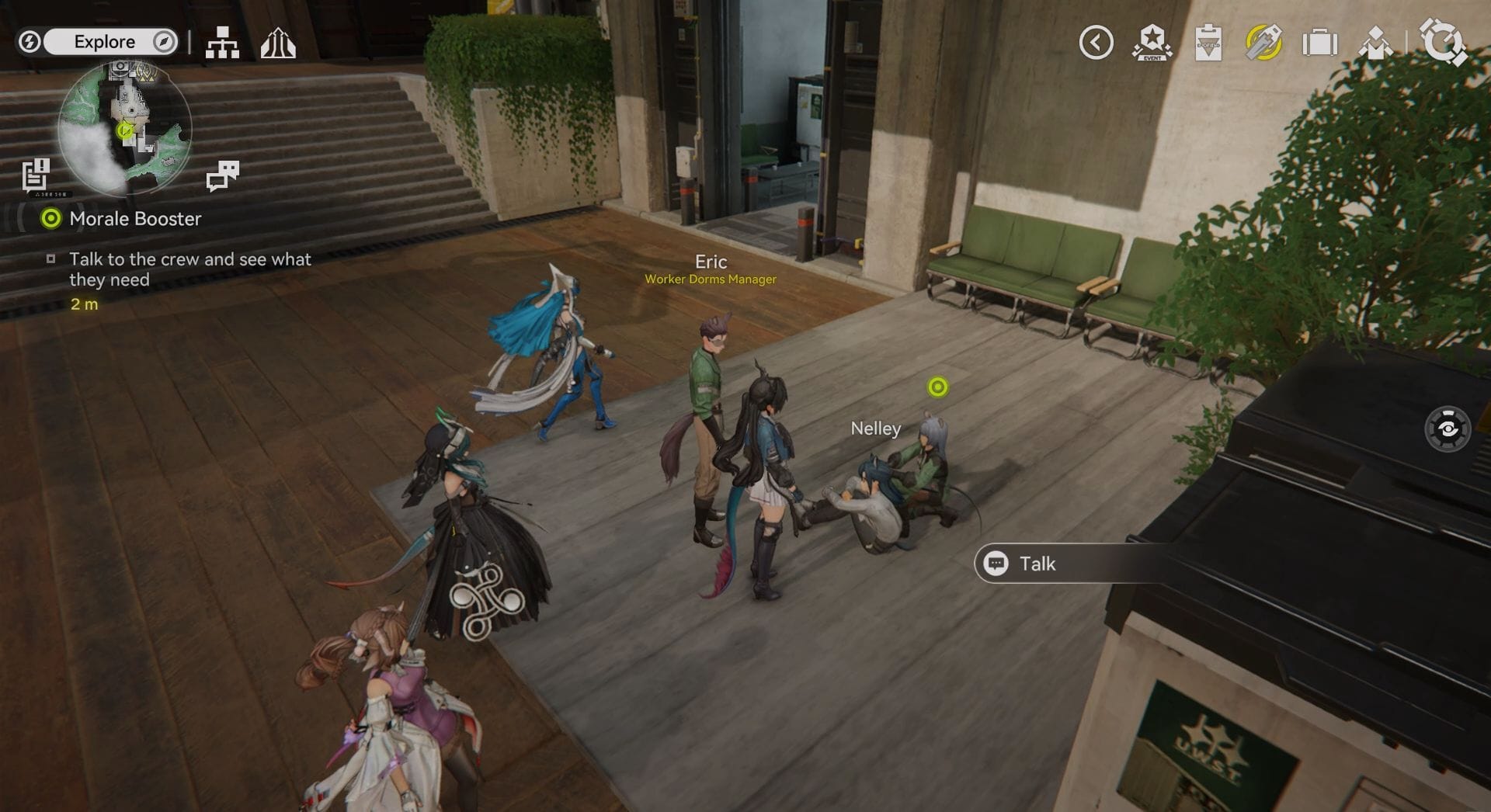Open the operator team icon
This screenshot has width=1491, height=812.
point(1375,43)
